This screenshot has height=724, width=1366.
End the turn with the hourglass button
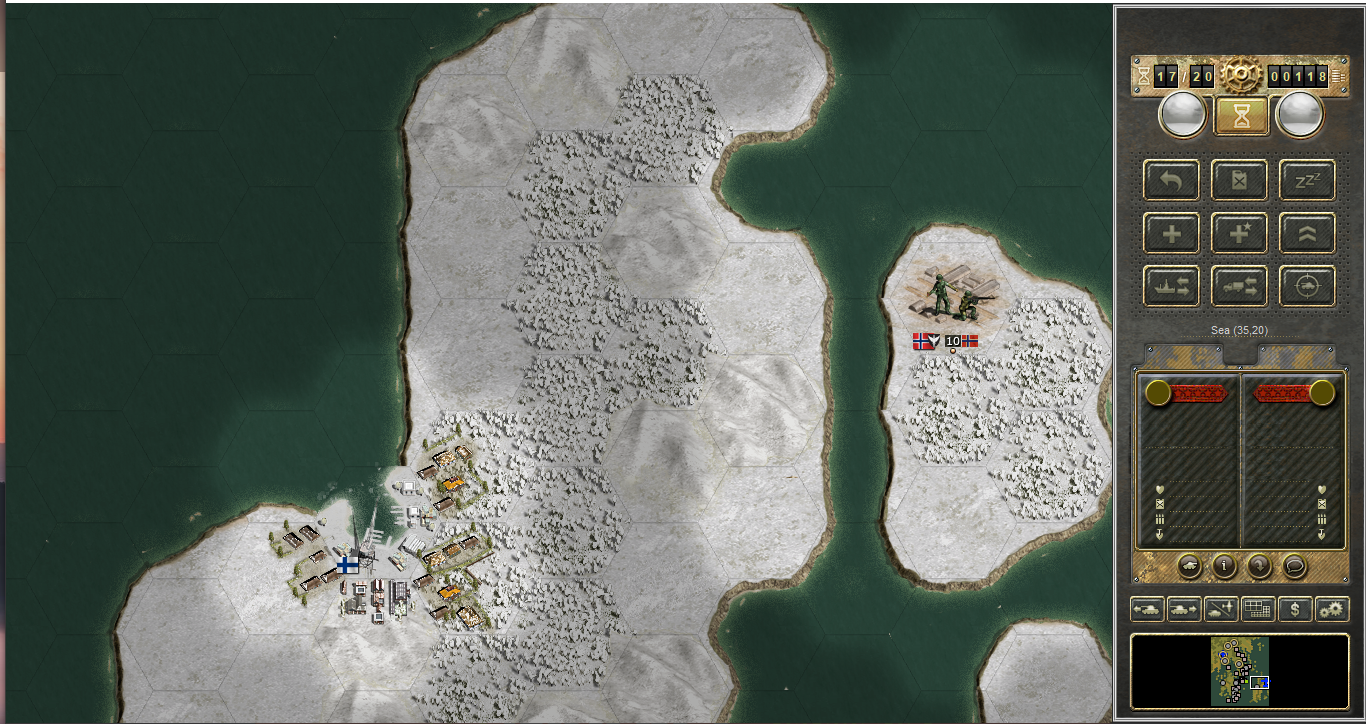1241,116
